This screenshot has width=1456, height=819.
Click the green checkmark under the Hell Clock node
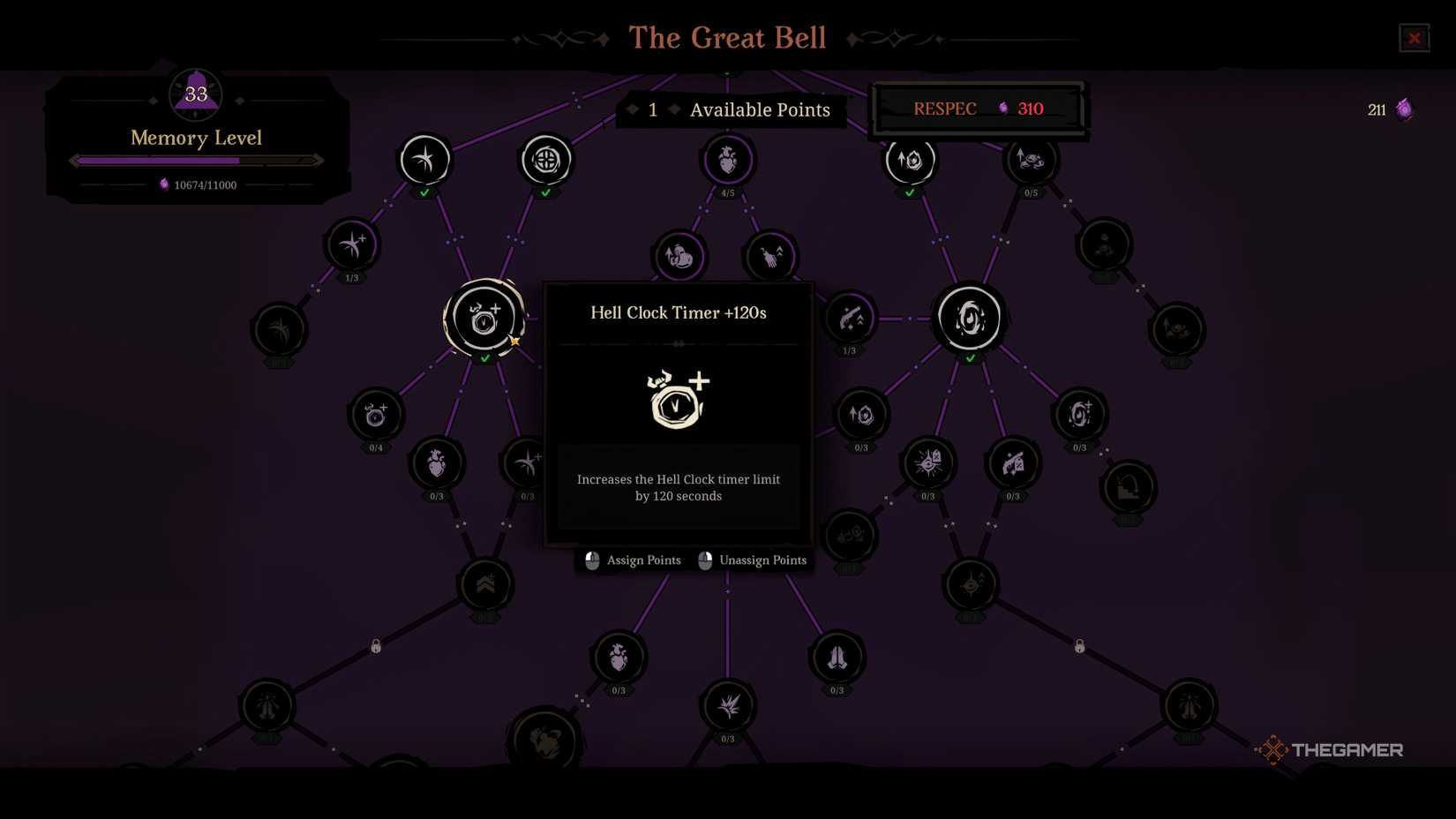pos(485,357)
